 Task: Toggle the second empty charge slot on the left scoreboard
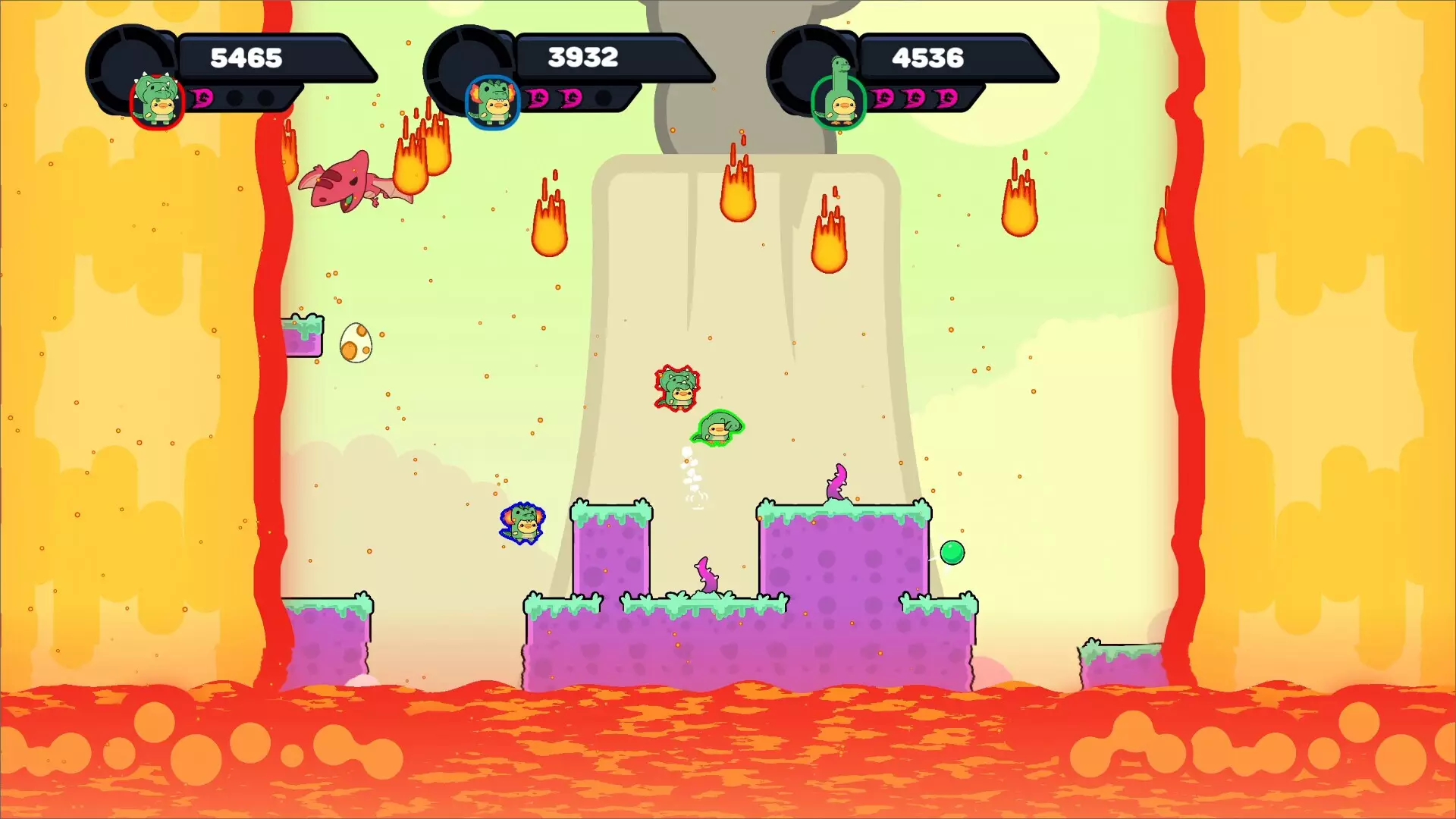coord(264,99)
